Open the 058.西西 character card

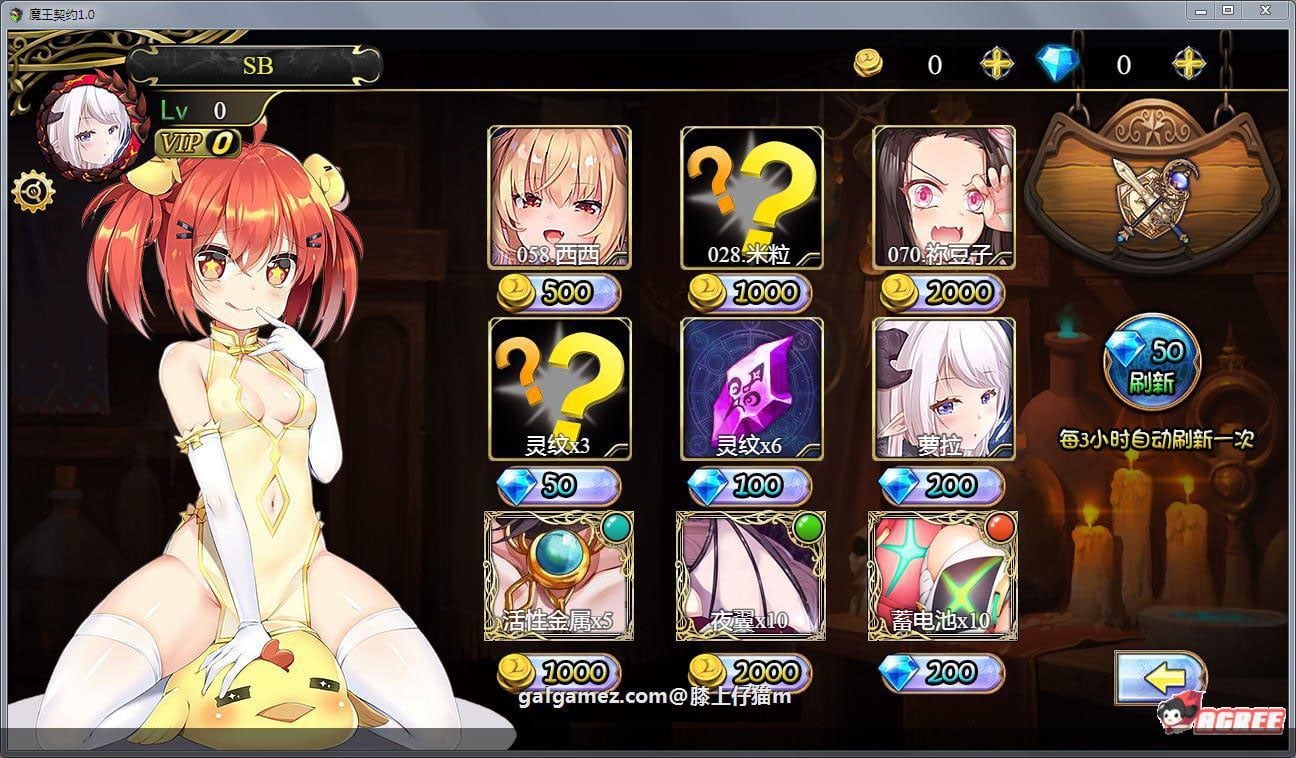[558, 196]
